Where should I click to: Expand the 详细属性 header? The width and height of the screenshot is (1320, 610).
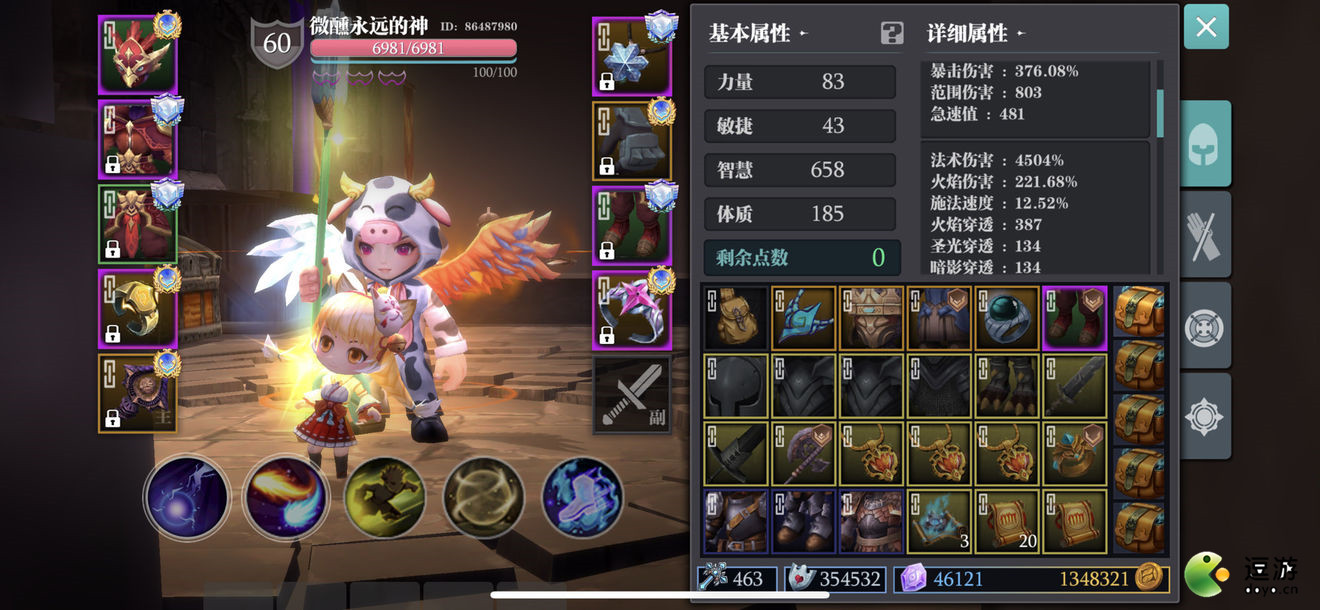[976, 33]
